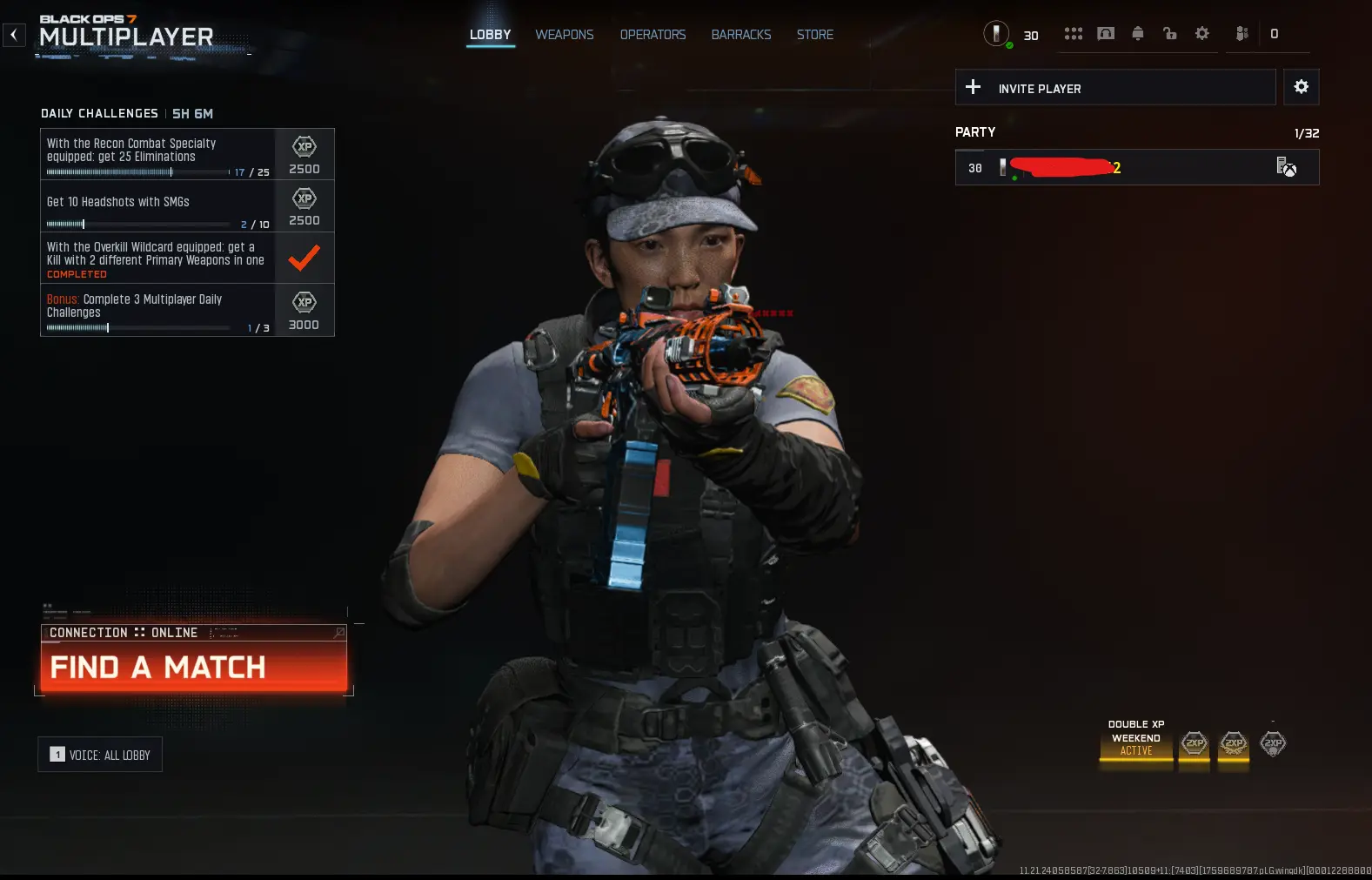This screenshot has width=1372, height=880.
Task: Show notifications via the bell icon
Action: 1137,34
